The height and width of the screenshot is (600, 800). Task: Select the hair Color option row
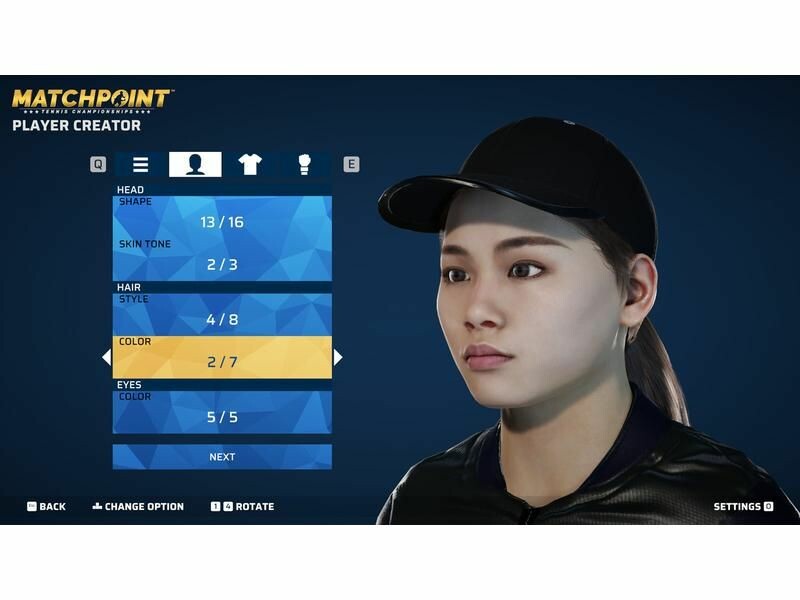pos(222,357)
